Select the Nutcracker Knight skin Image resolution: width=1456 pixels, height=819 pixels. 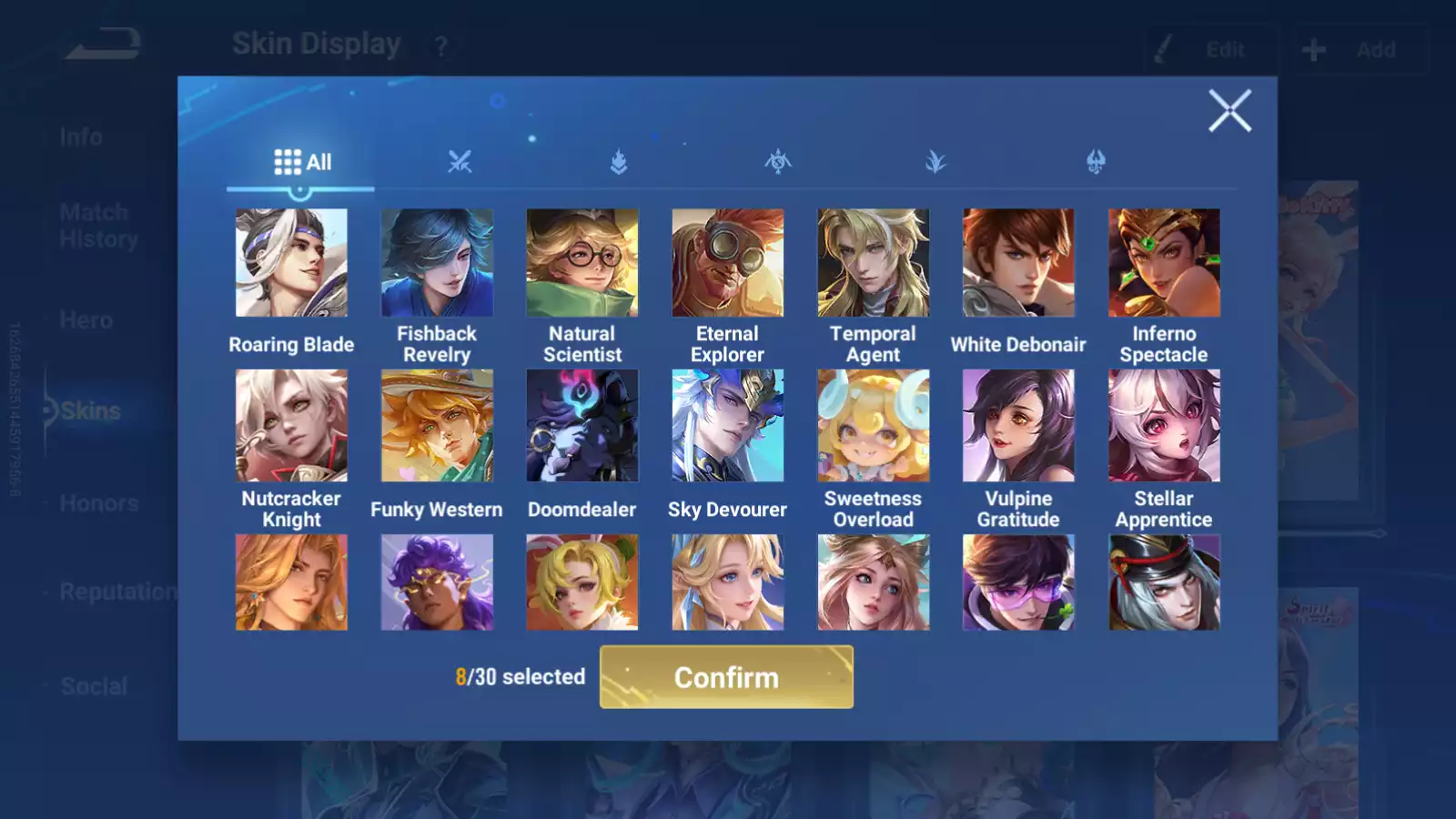point(291,426)
